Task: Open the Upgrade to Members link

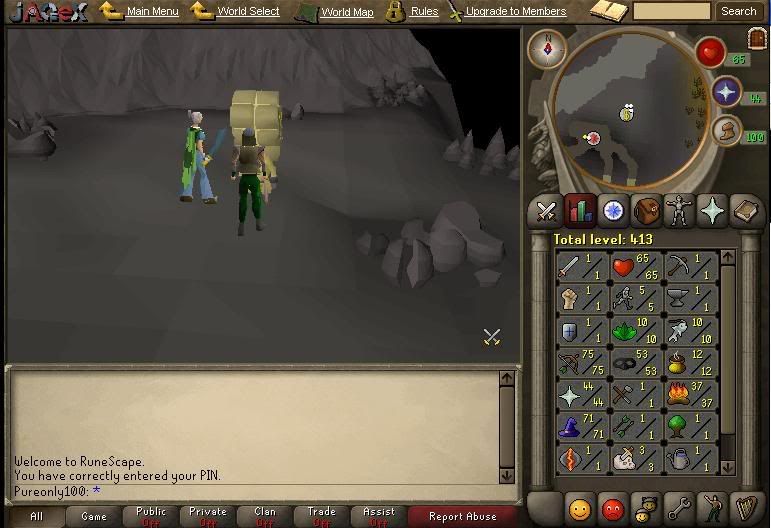Action: (x=515, y=12)
